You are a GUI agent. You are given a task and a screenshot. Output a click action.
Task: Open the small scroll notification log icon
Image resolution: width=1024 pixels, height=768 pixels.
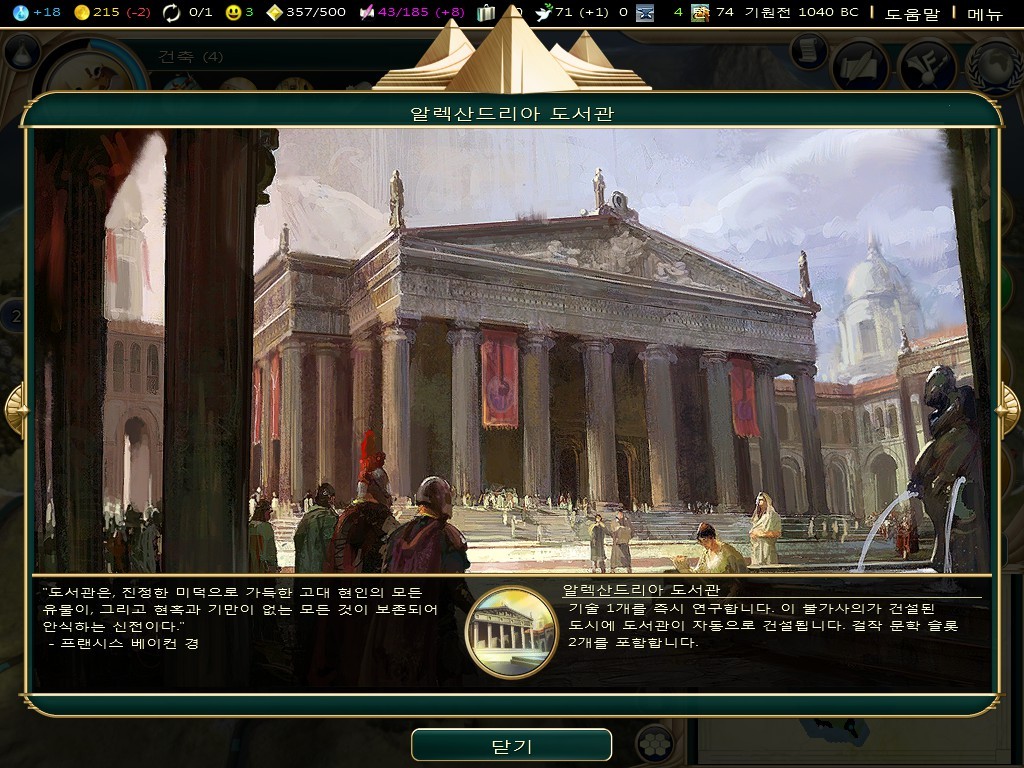tap(808, 50)
